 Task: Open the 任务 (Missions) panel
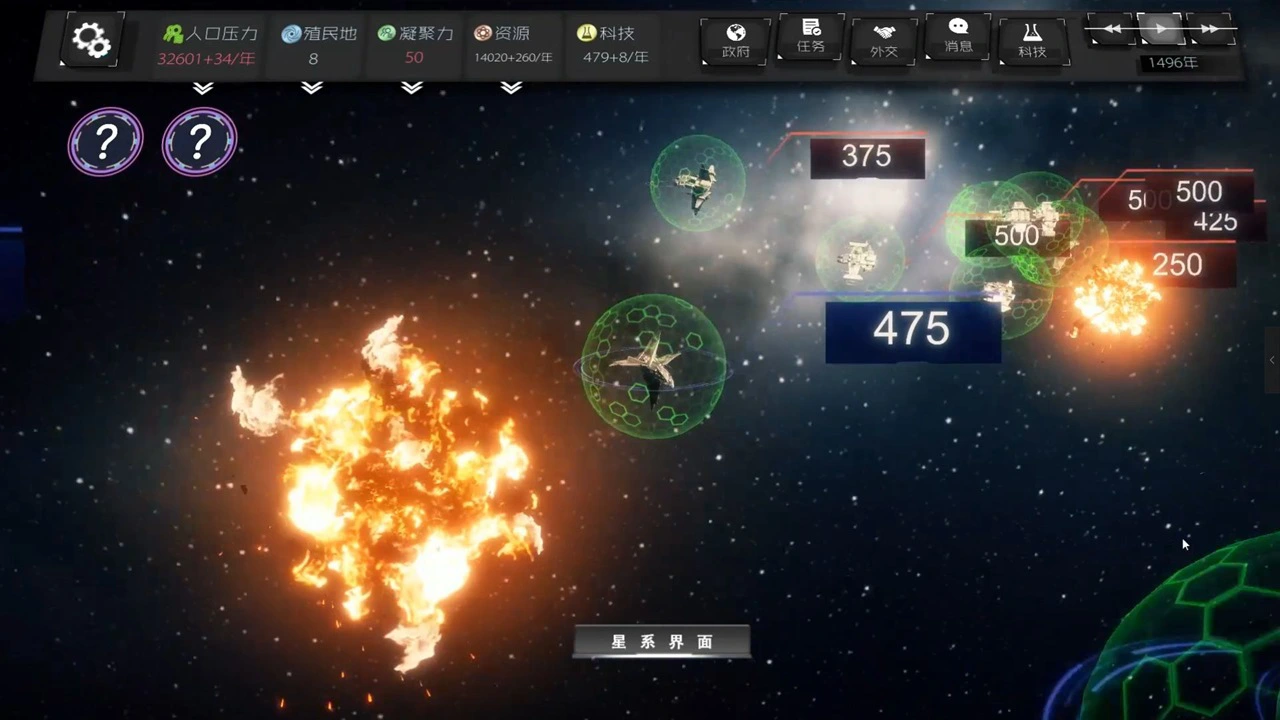810,37
